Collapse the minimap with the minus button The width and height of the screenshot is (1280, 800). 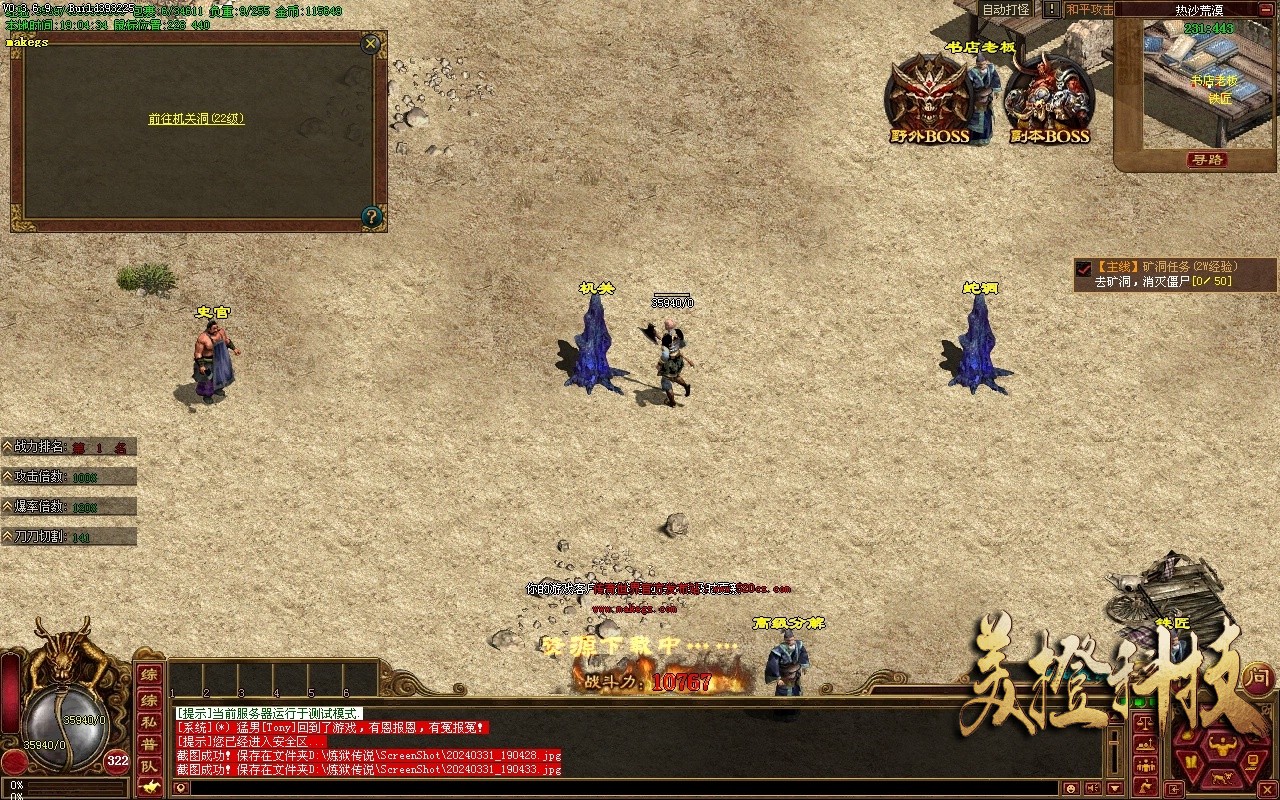click(1268, 9)
